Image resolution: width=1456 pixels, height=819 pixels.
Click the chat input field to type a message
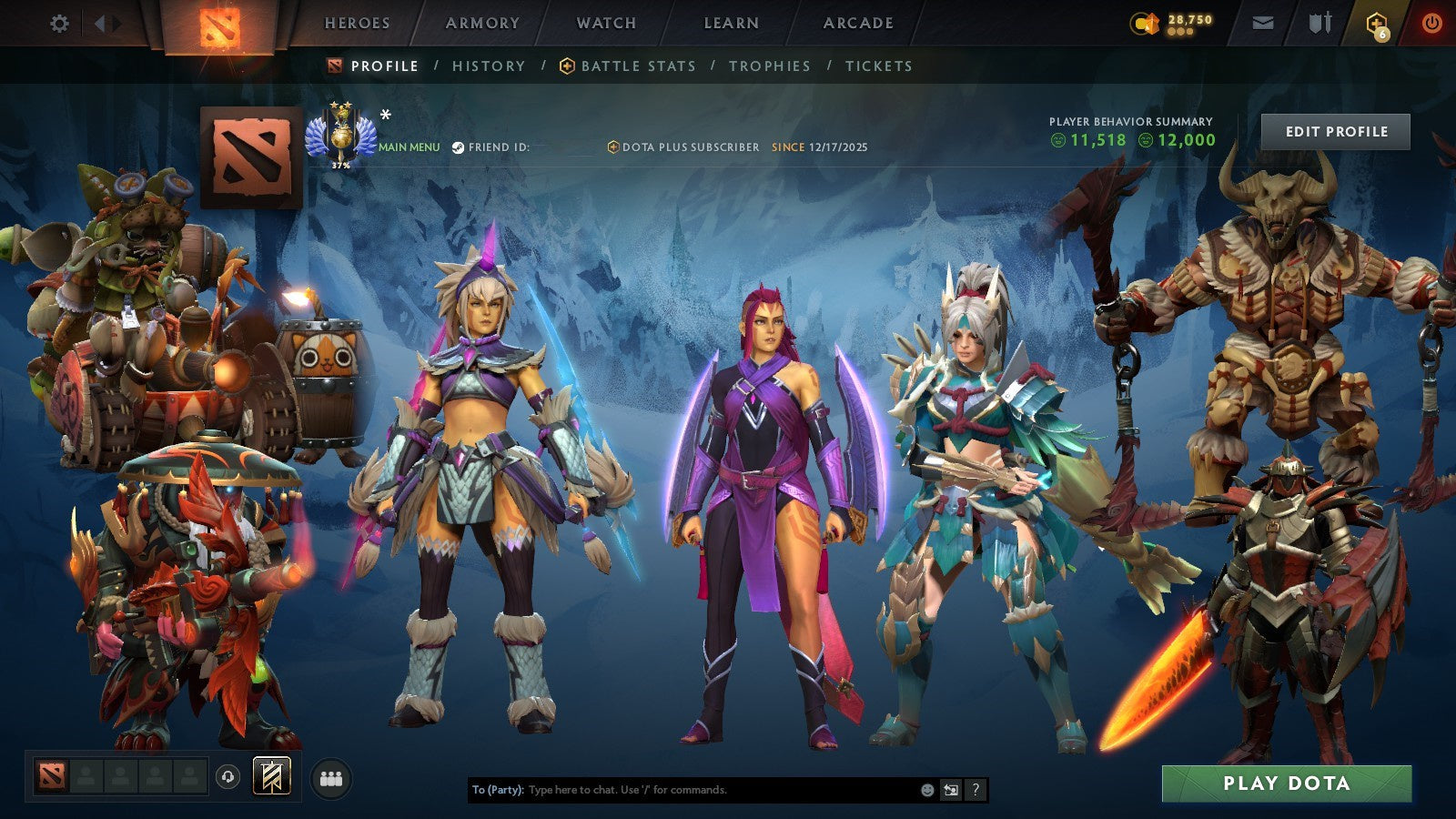point(682,791)
